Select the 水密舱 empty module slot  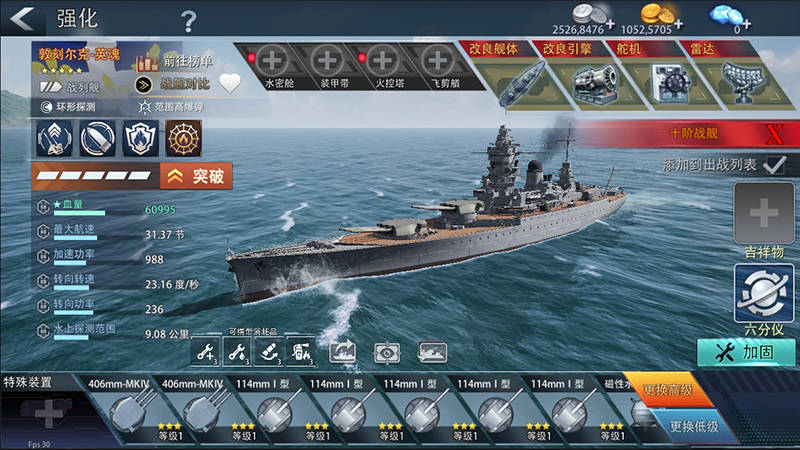[x=274, y=61]
